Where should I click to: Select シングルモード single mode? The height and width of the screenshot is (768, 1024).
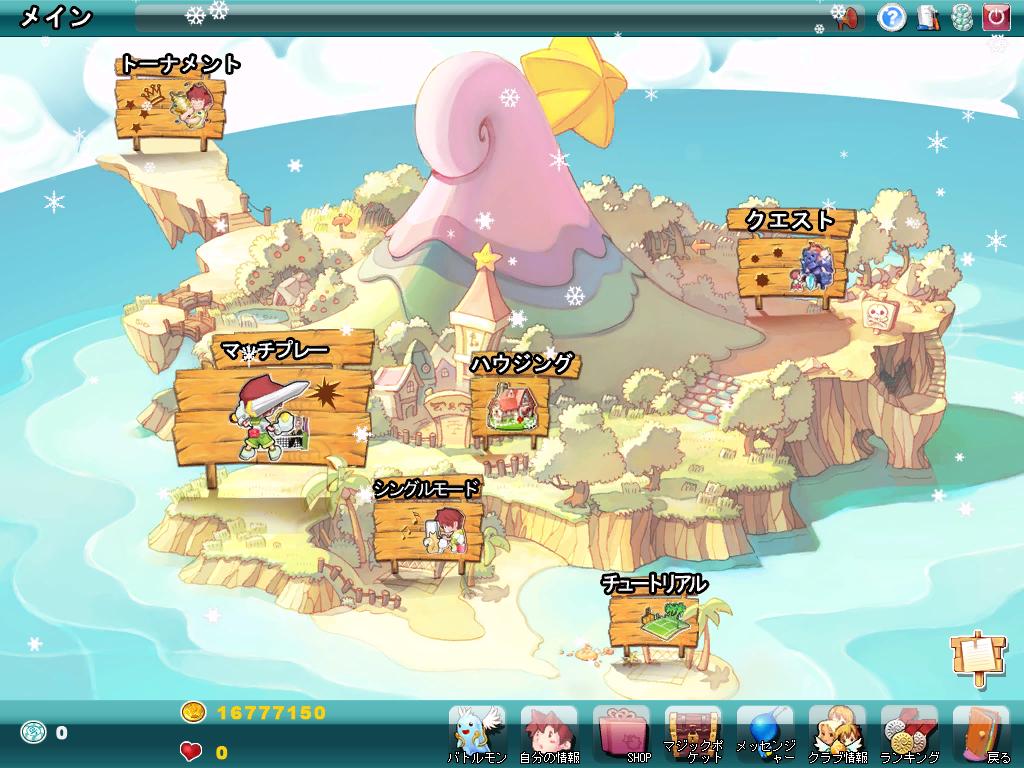(x=428, y=531)
